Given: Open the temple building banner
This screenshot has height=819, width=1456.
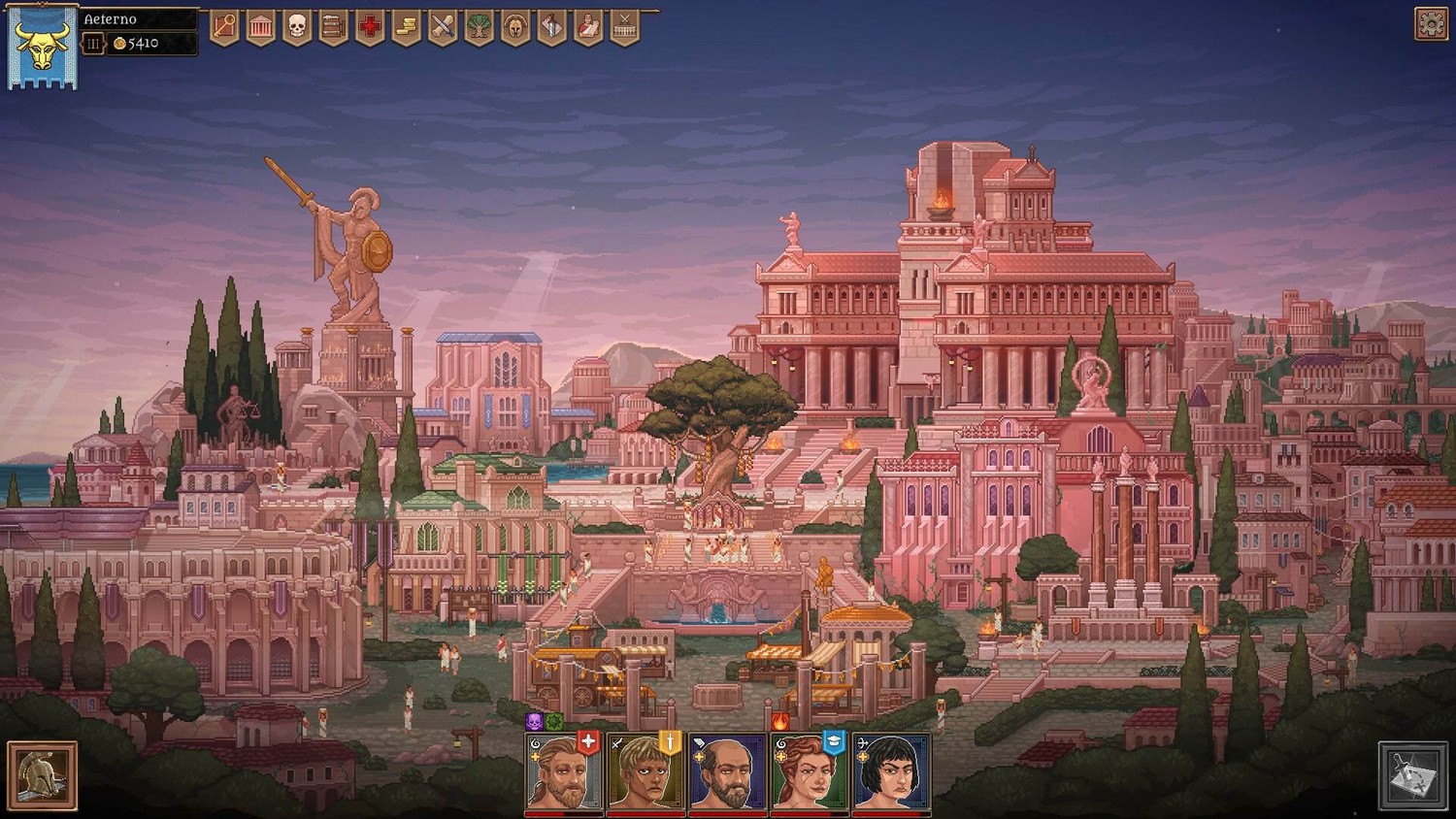Looking at the screenshot, I should point(260,27).
